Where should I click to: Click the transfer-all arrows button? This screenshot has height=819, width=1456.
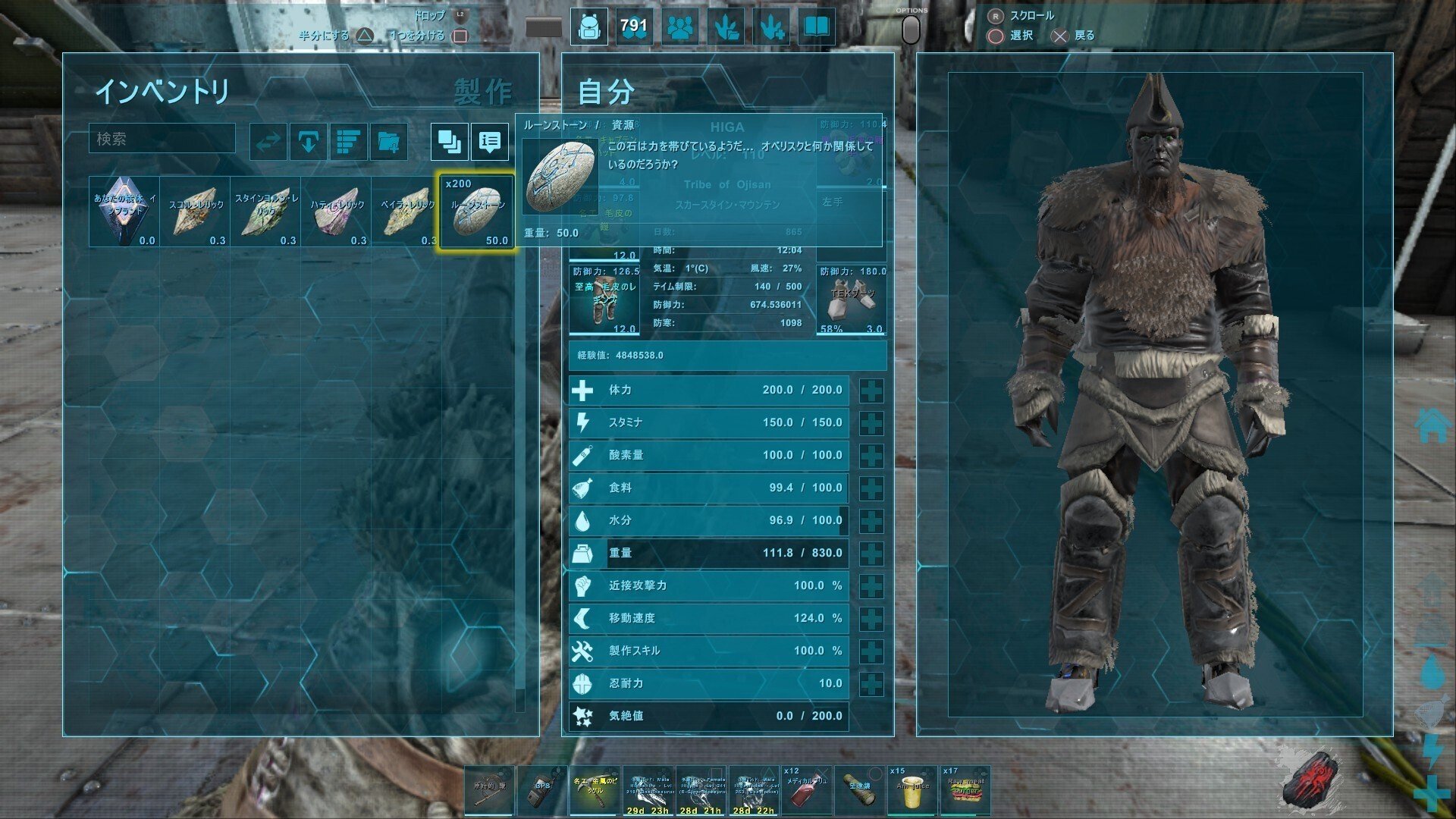(x=268, y=142)
